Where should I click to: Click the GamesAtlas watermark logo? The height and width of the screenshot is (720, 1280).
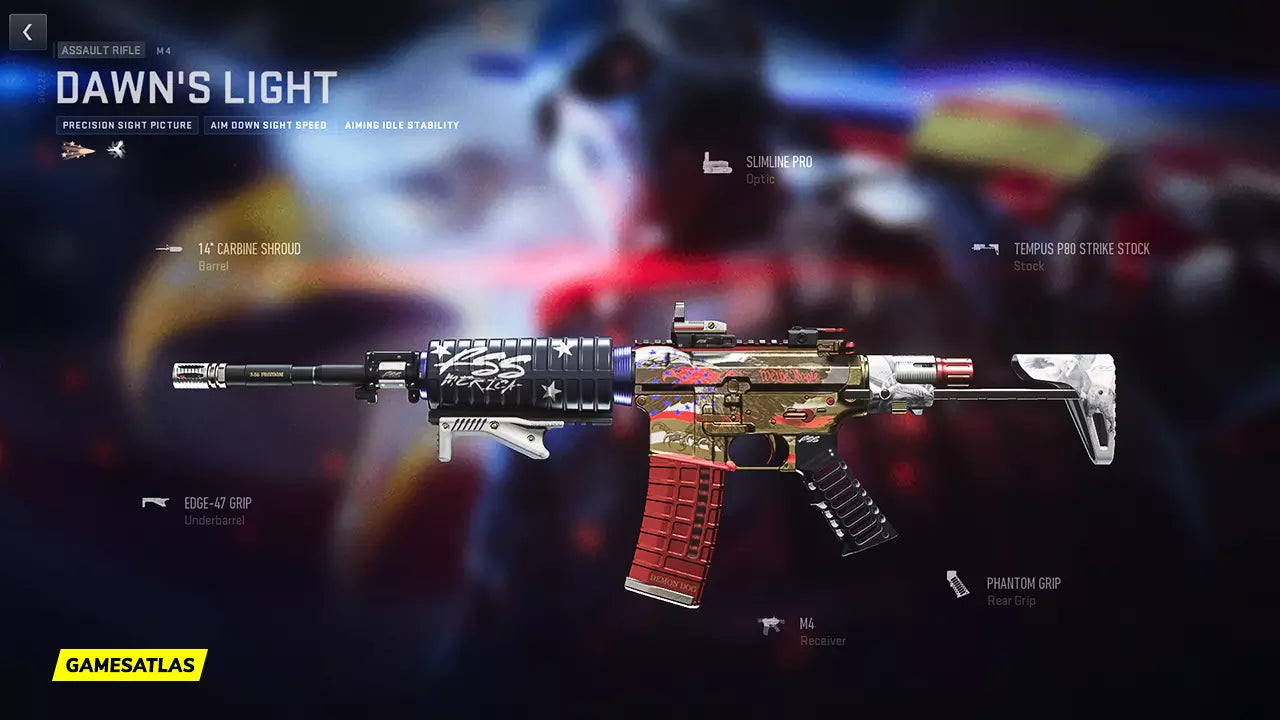tap(130, 665)
